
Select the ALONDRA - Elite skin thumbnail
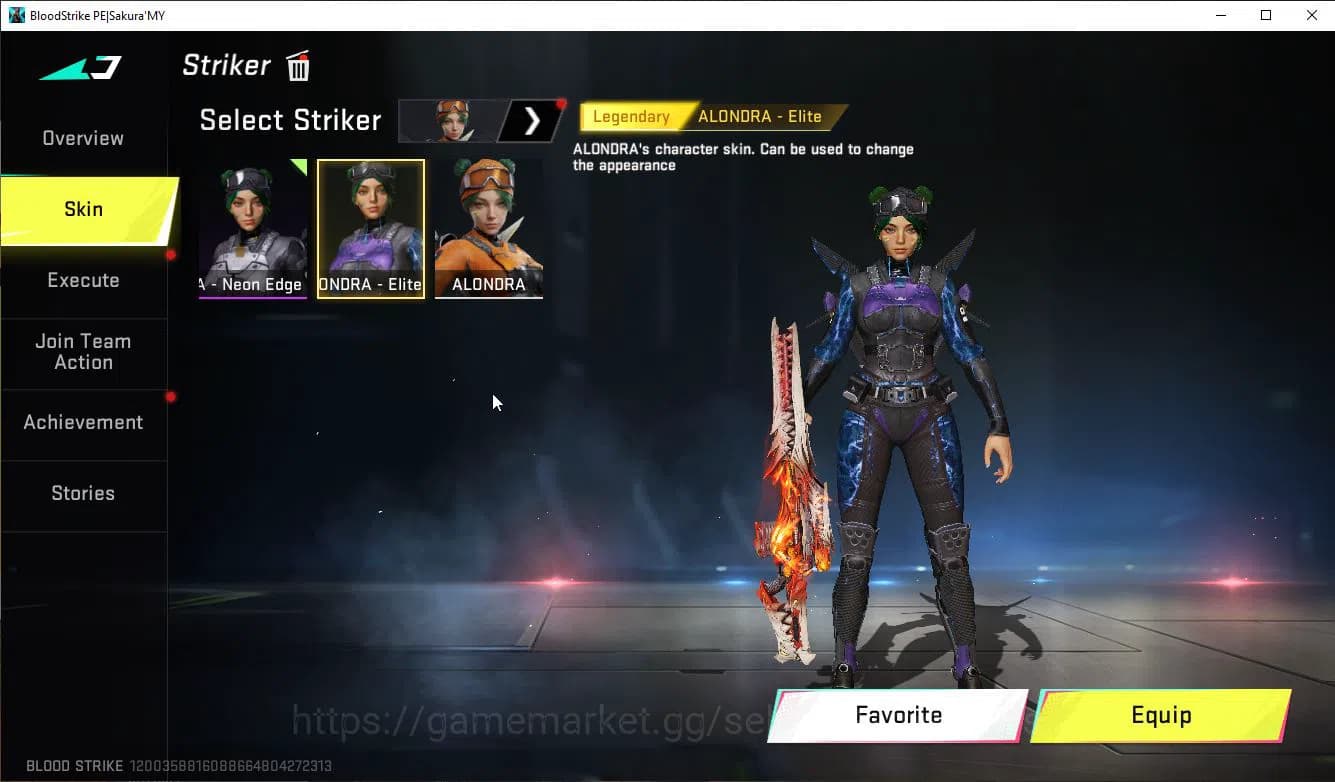371,228
